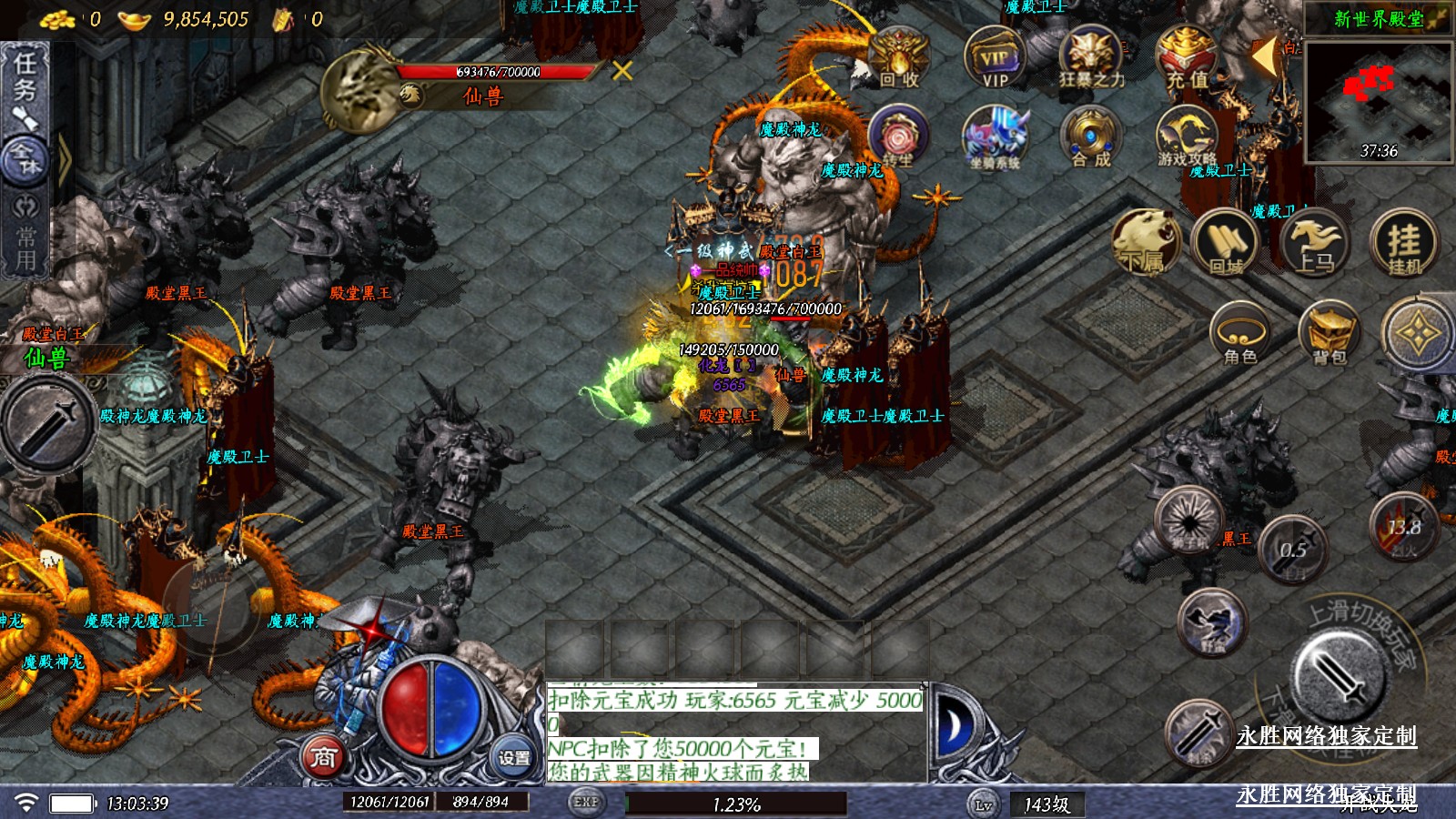Open the 商 shop button
This screenshot has width=1456, height=819.
(324, 756)
